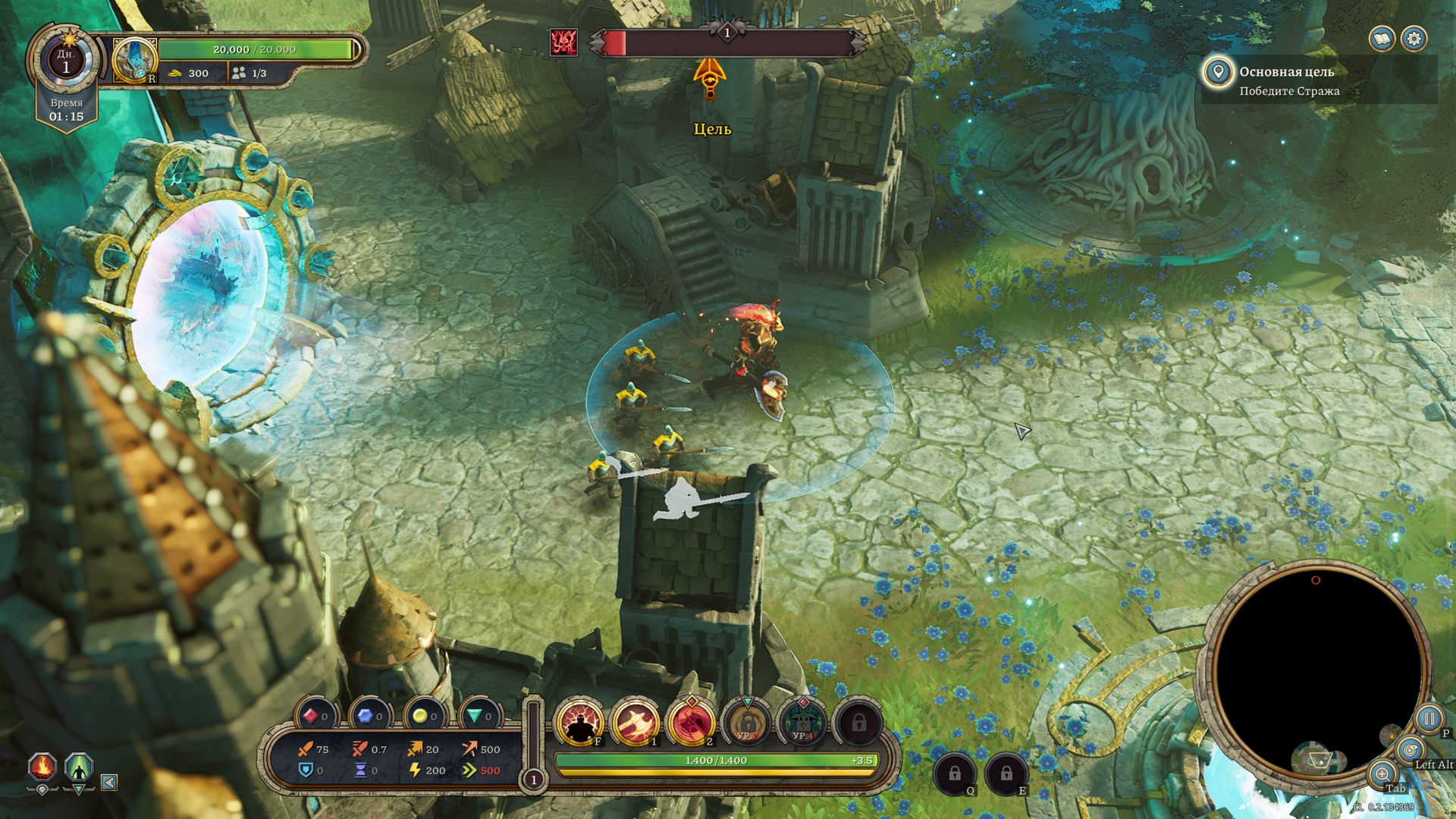1456x819 pixels.
Task: Click the day 1 cycle medallion
Action: [66, 61]
